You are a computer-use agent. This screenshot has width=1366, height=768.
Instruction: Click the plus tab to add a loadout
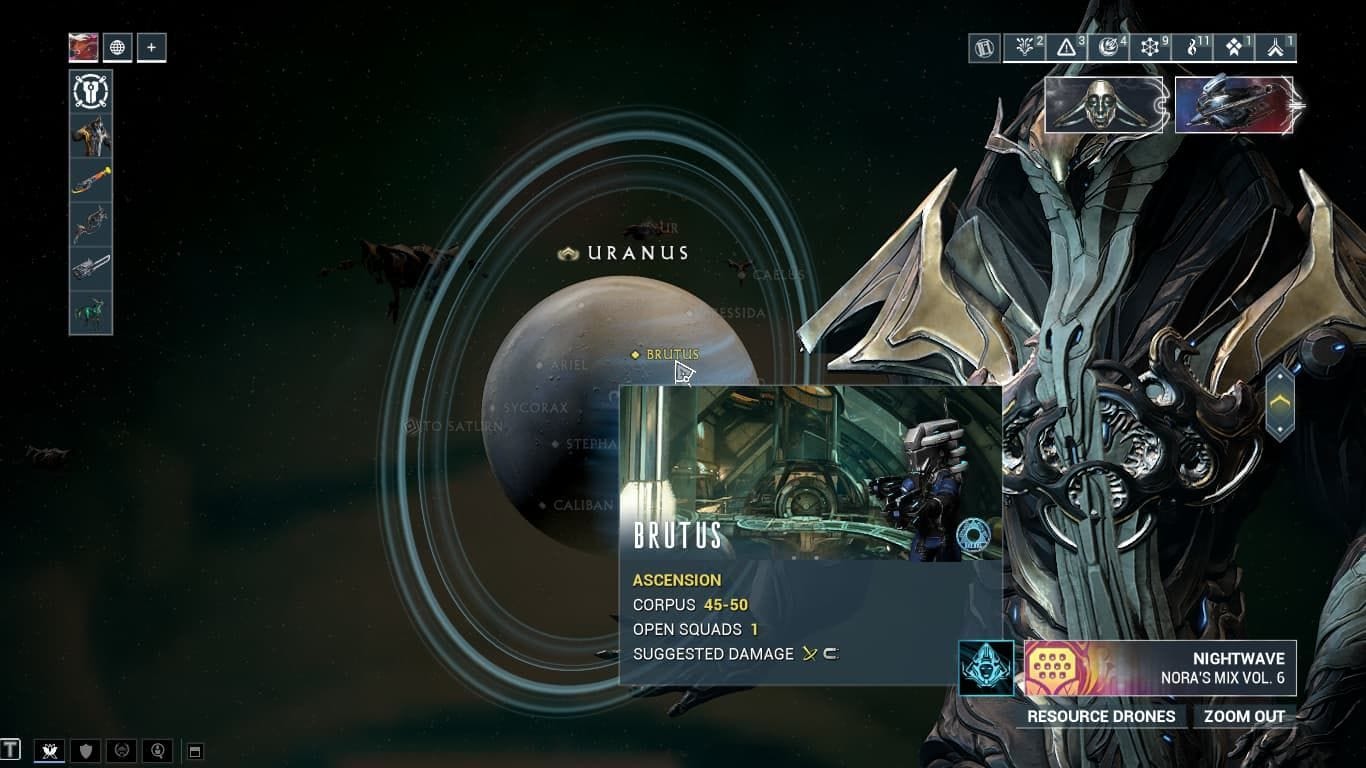pos(151,46)
